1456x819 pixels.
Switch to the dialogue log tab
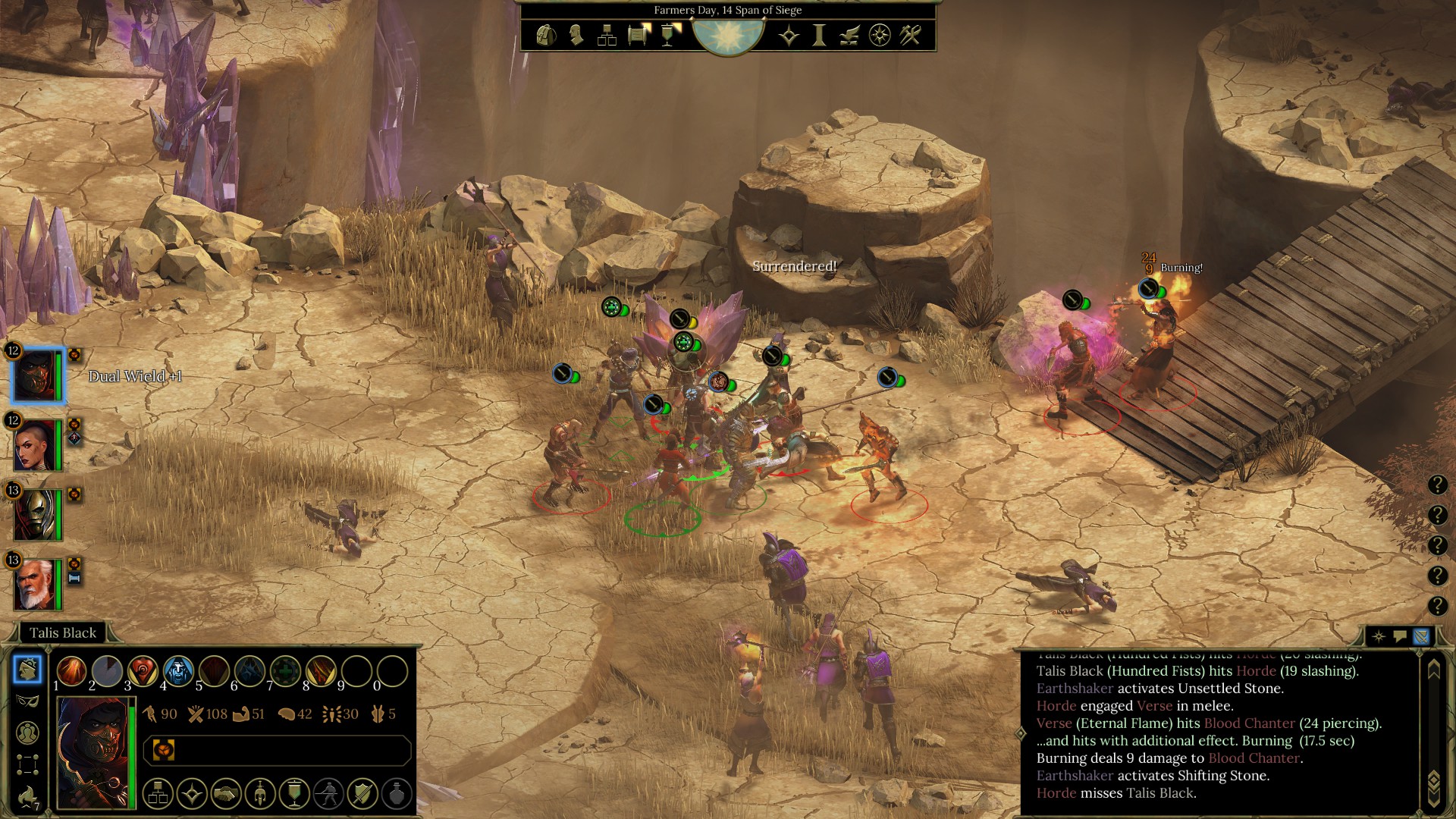(x=1400, y=636)
